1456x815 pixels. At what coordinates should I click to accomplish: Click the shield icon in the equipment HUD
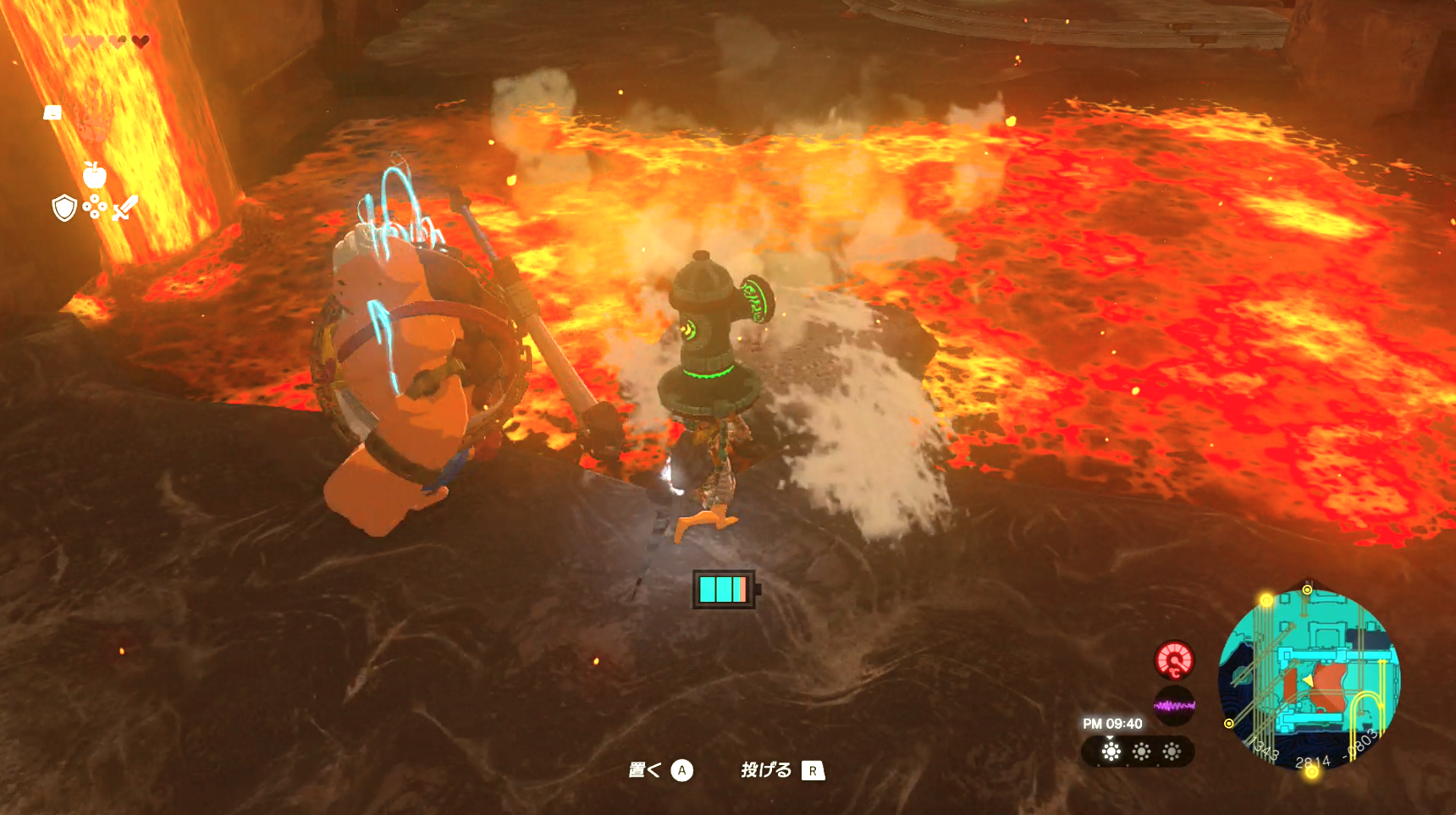click(64, 208)
